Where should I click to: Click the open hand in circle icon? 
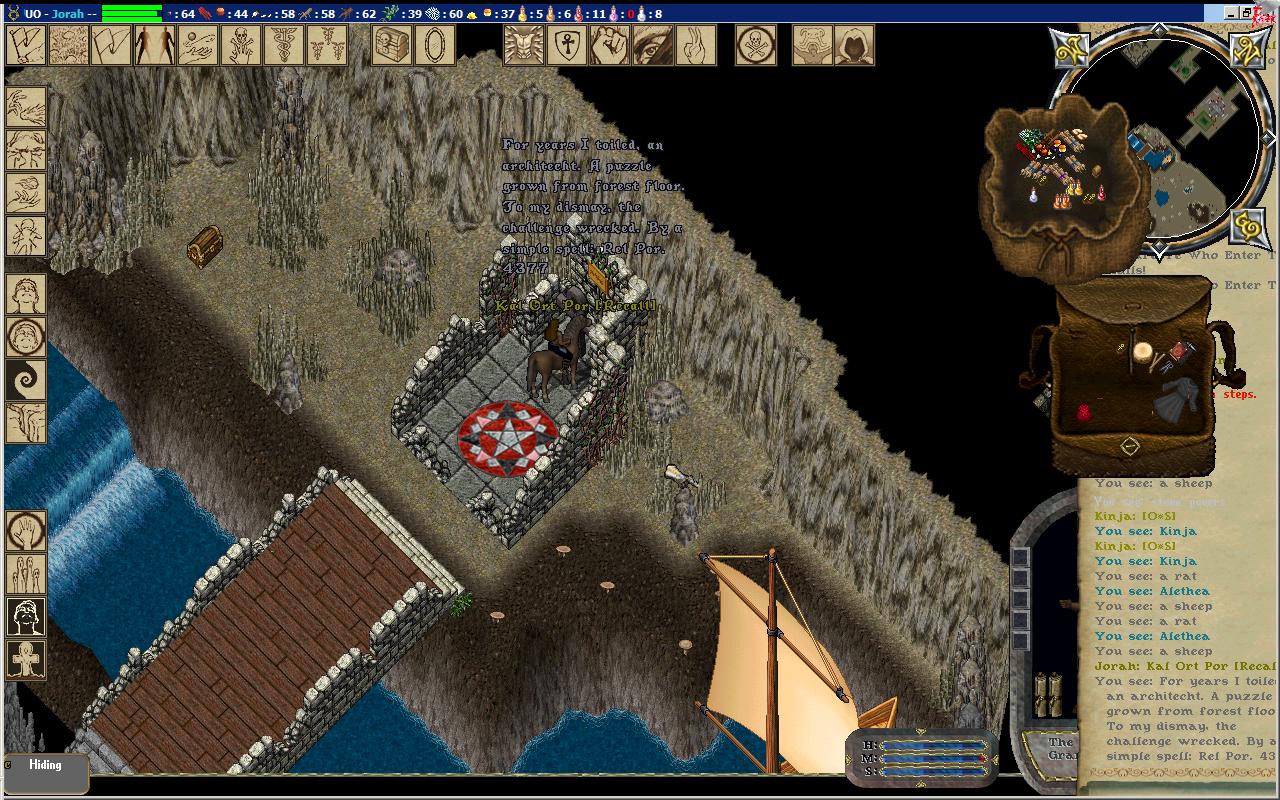click(x=26, y=531)
